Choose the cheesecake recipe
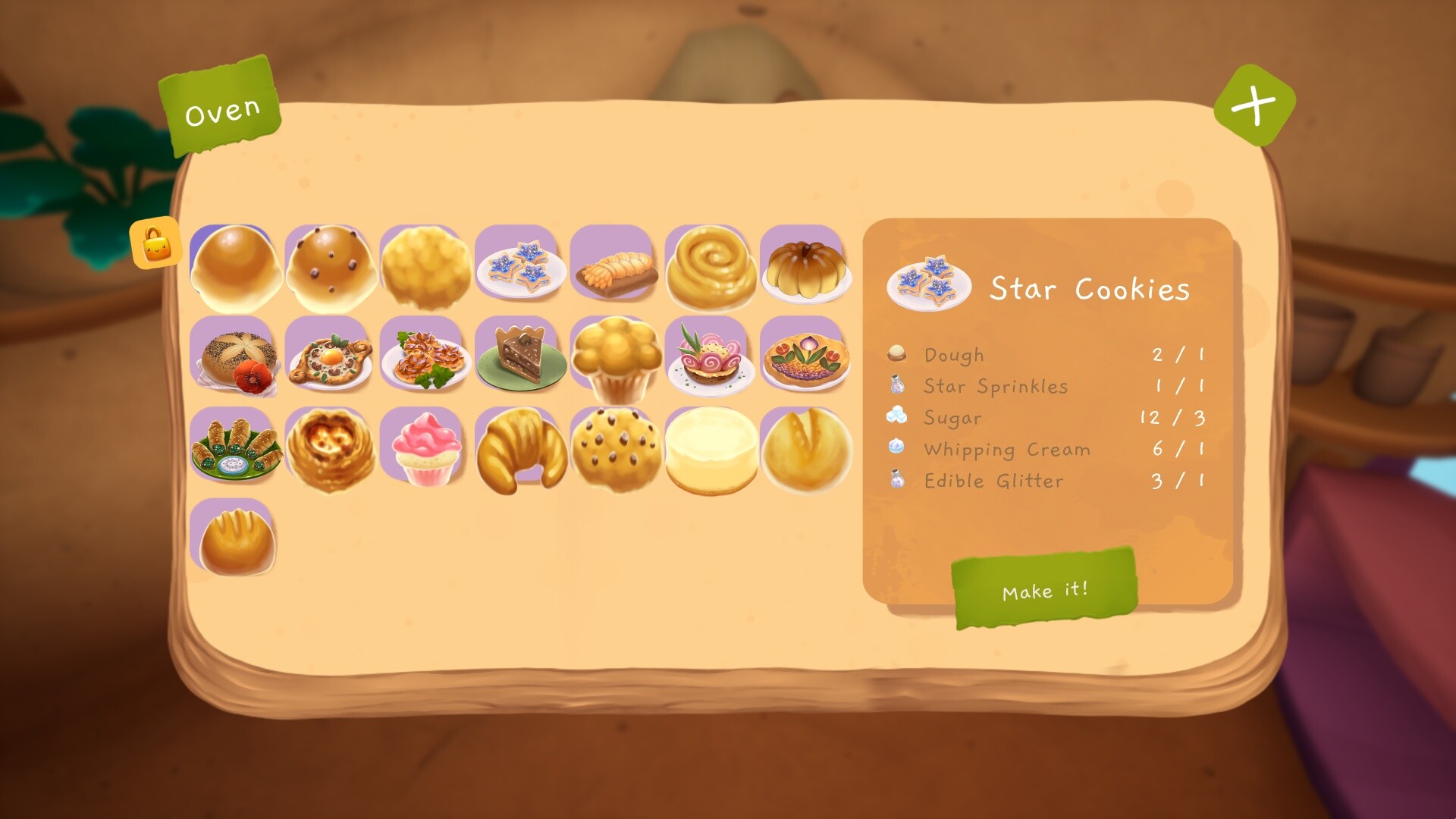This screenshot has height=819, width=1456. [x=711, y=450]
